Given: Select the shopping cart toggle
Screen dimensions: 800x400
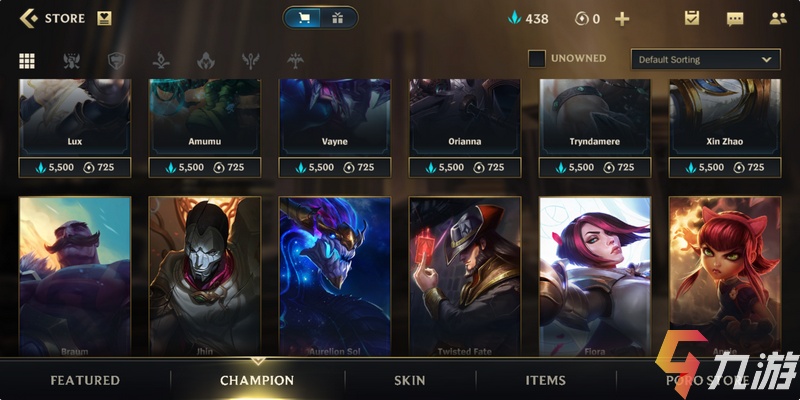Looking at the screenshot, I should pos(304,18).
